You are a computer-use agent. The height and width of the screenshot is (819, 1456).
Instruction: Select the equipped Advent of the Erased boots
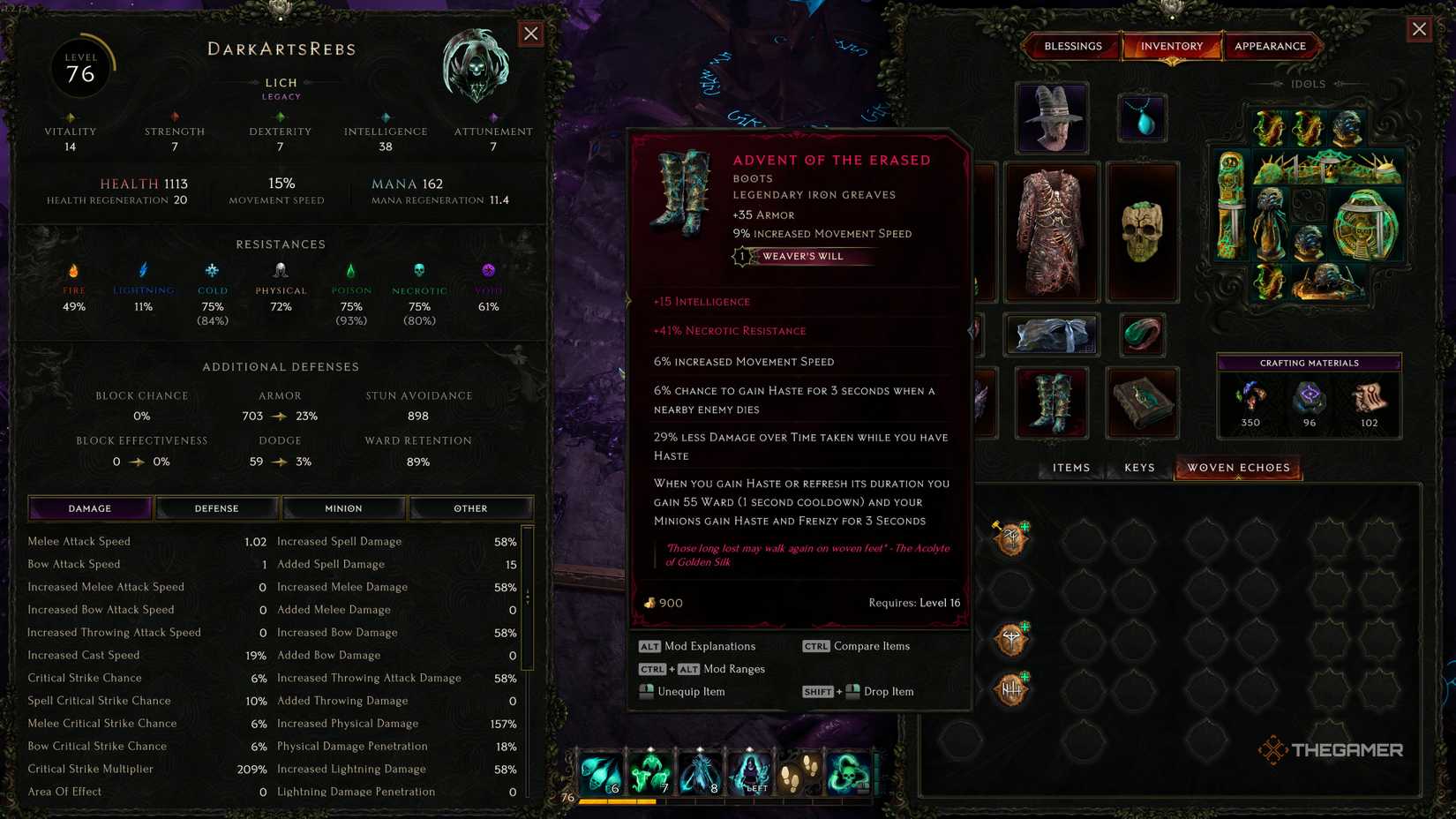[x=1051, y=402]
